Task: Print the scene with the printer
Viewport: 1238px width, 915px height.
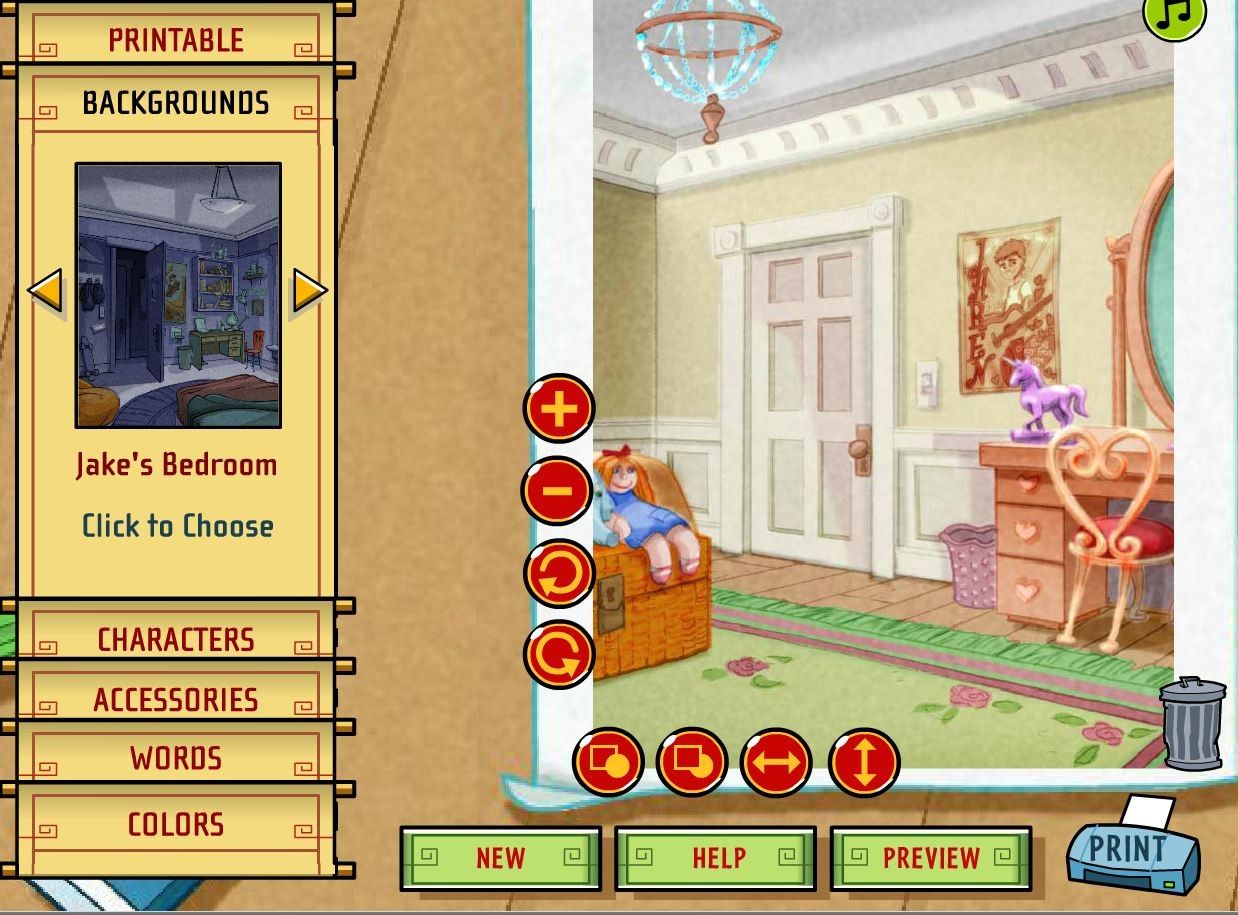Action: (1132, 849)
